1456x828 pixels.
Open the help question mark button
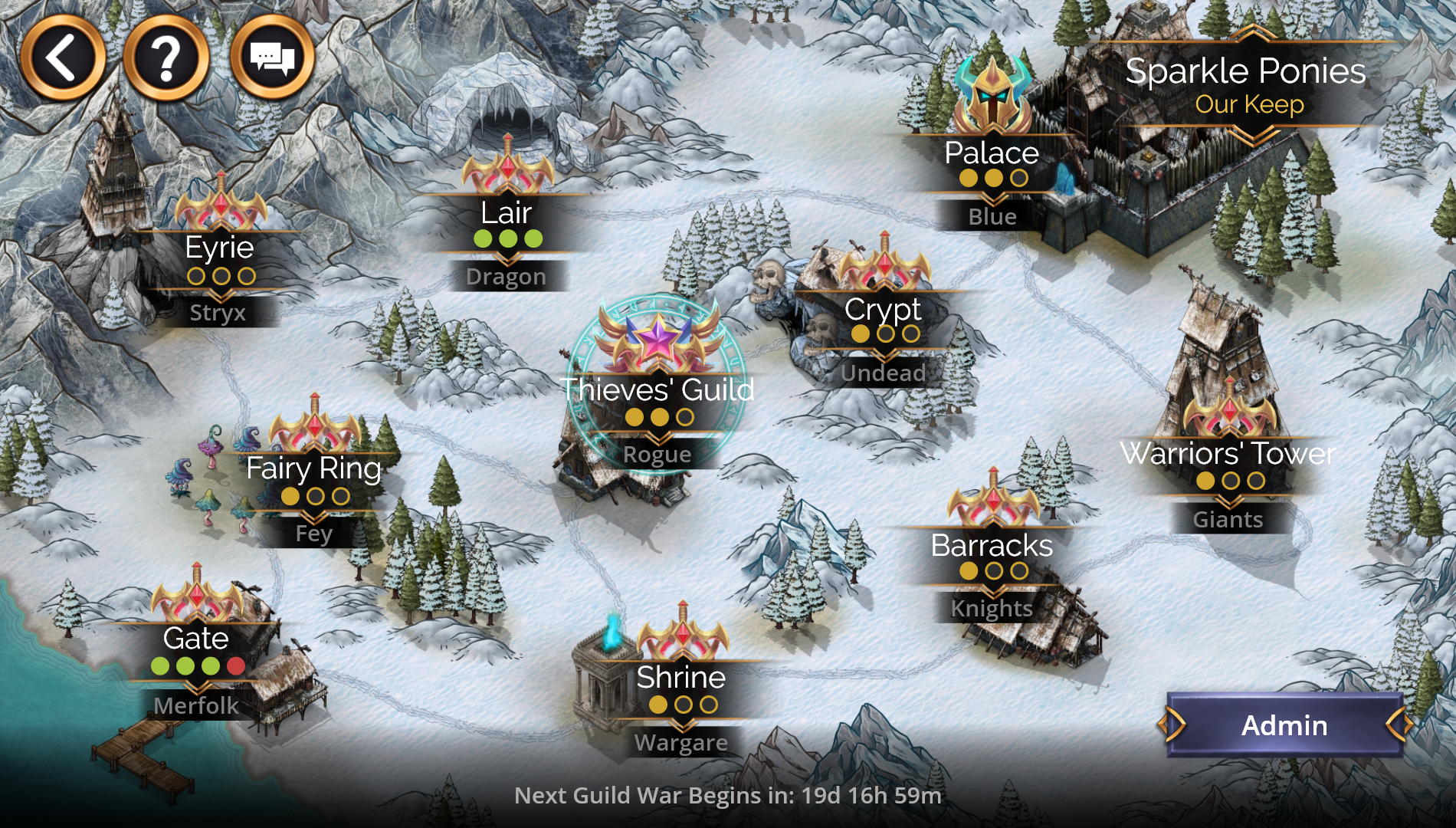pyautogui.click(x=166, y=58)
